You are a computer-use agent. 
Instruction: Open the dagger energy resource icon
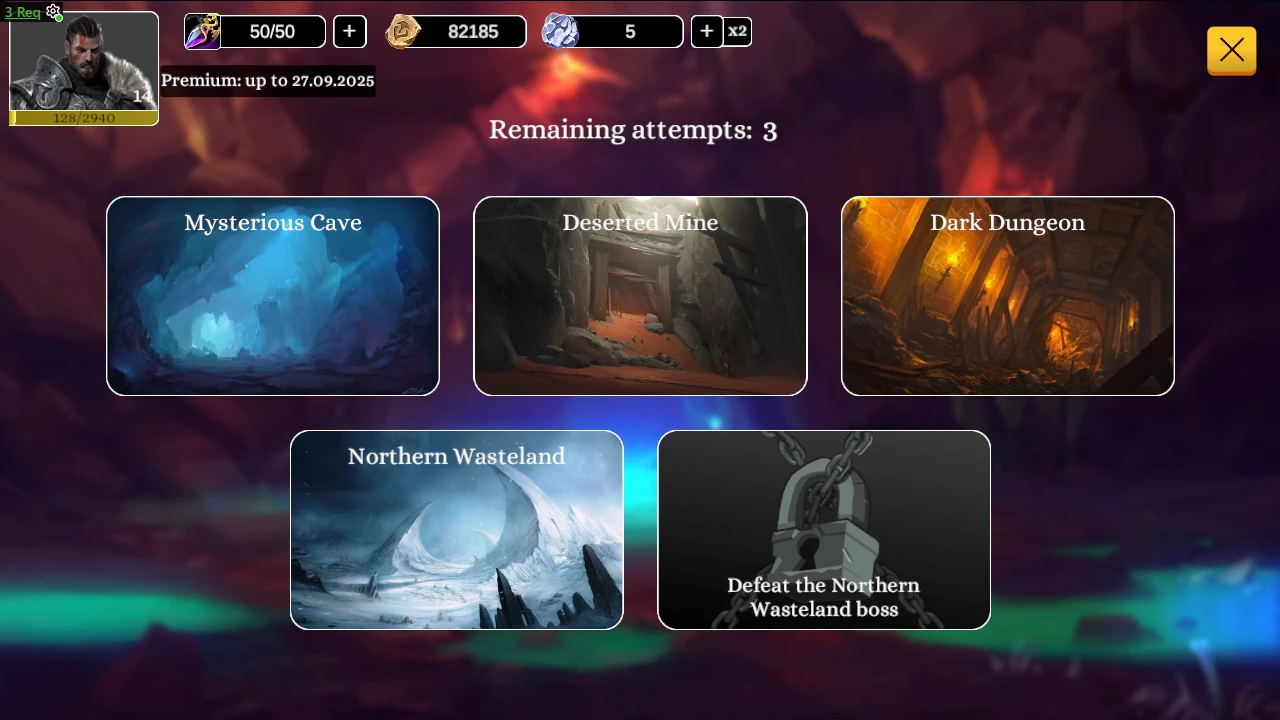(x=201, y=31)
